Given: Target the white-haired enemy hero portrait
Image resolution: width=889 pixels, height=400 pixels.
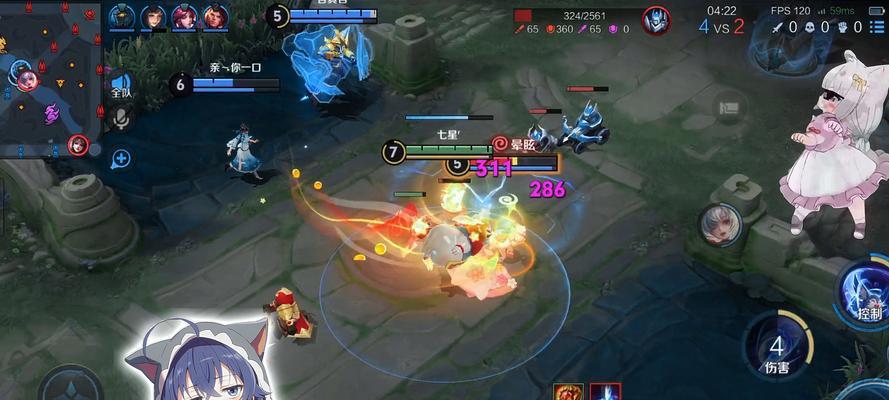Looking at the screenshot, I should [x=717, y=224].
